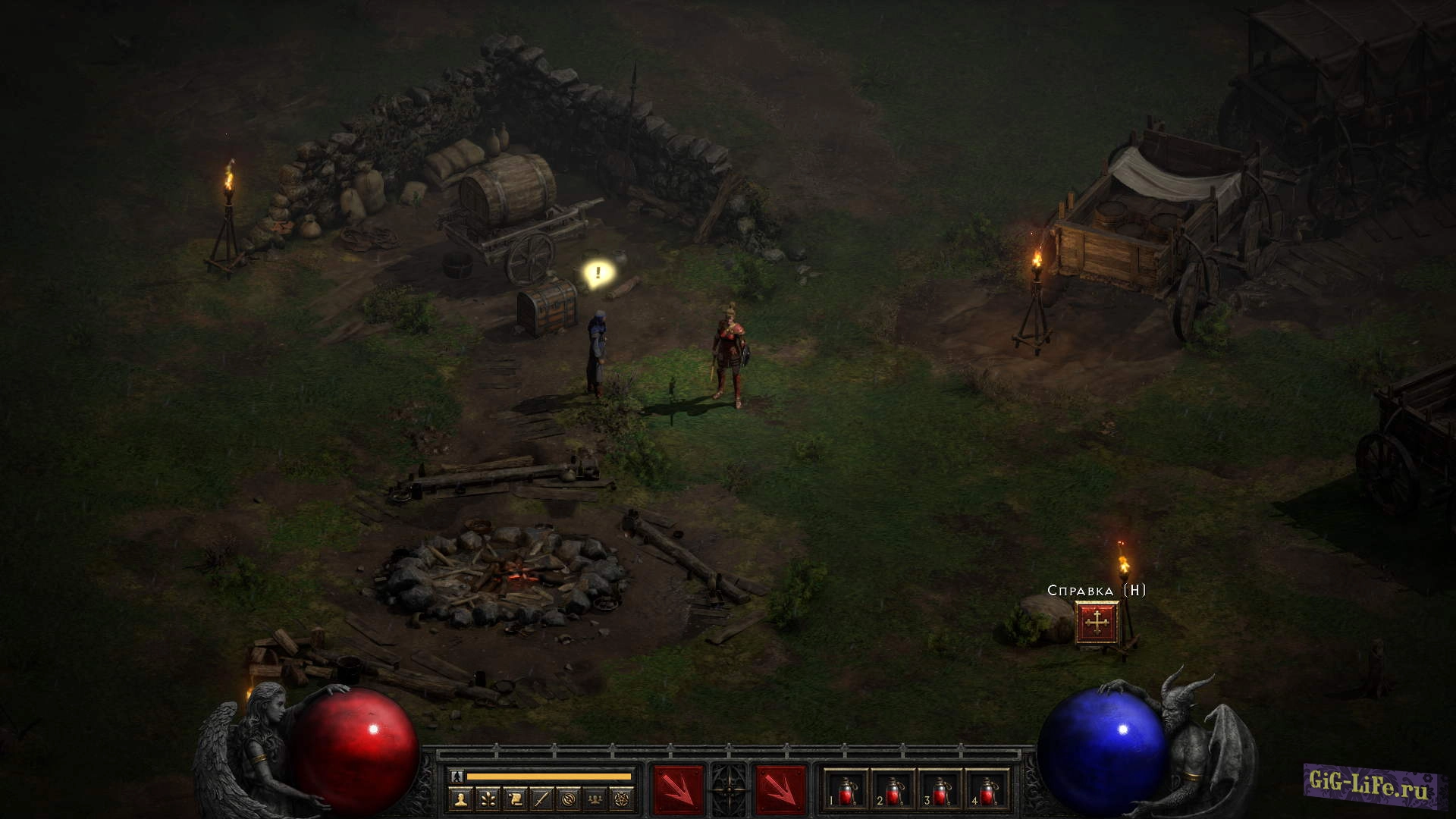Show the automap icon
The image size is (1456, 819).
coord(570,799)
